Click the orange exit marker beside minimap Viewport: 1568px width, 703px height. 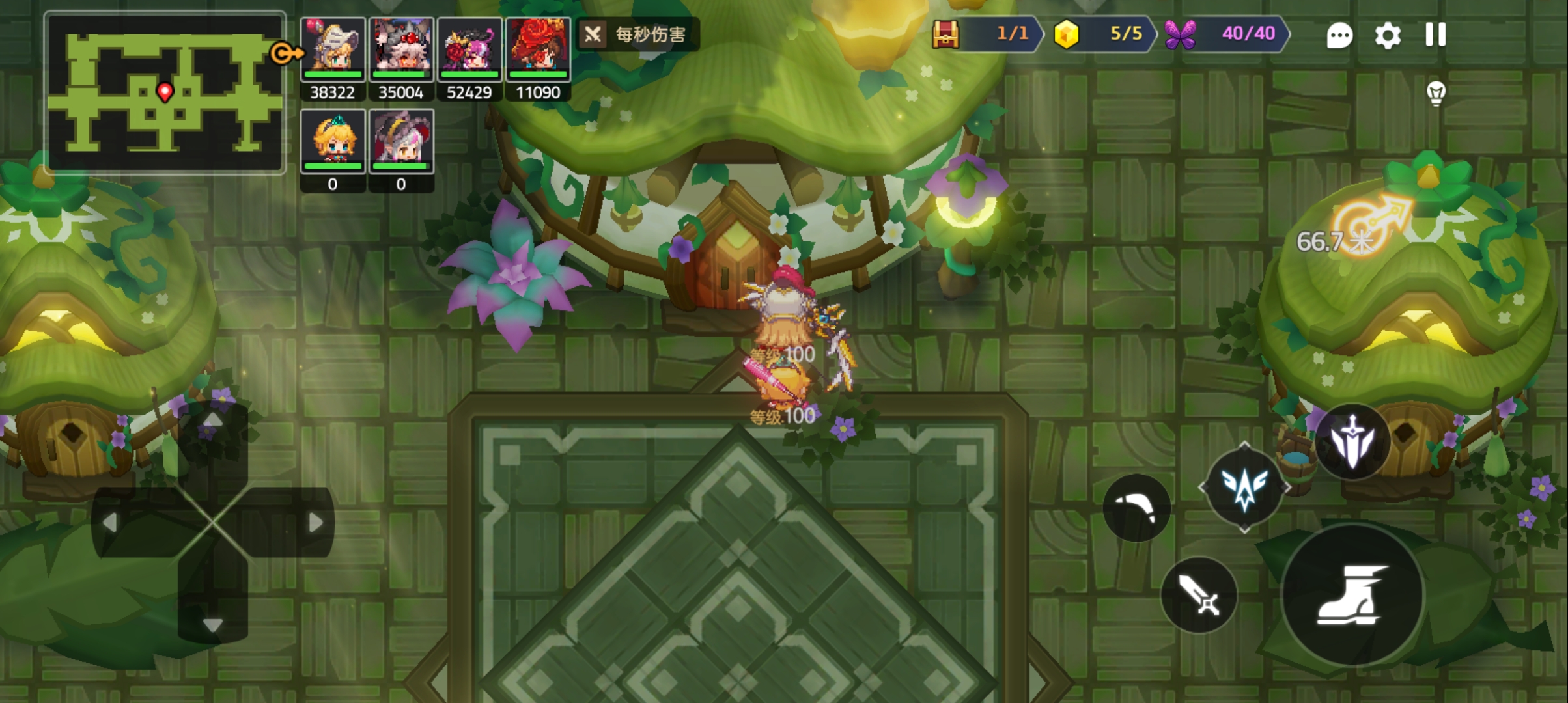[x=286, y=53]
